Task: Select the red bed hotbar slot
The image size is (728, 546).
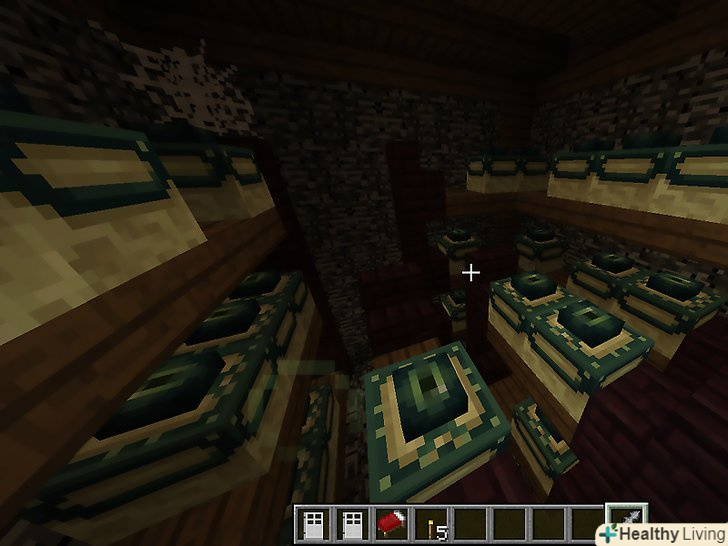Action: [x=391, y=524]
